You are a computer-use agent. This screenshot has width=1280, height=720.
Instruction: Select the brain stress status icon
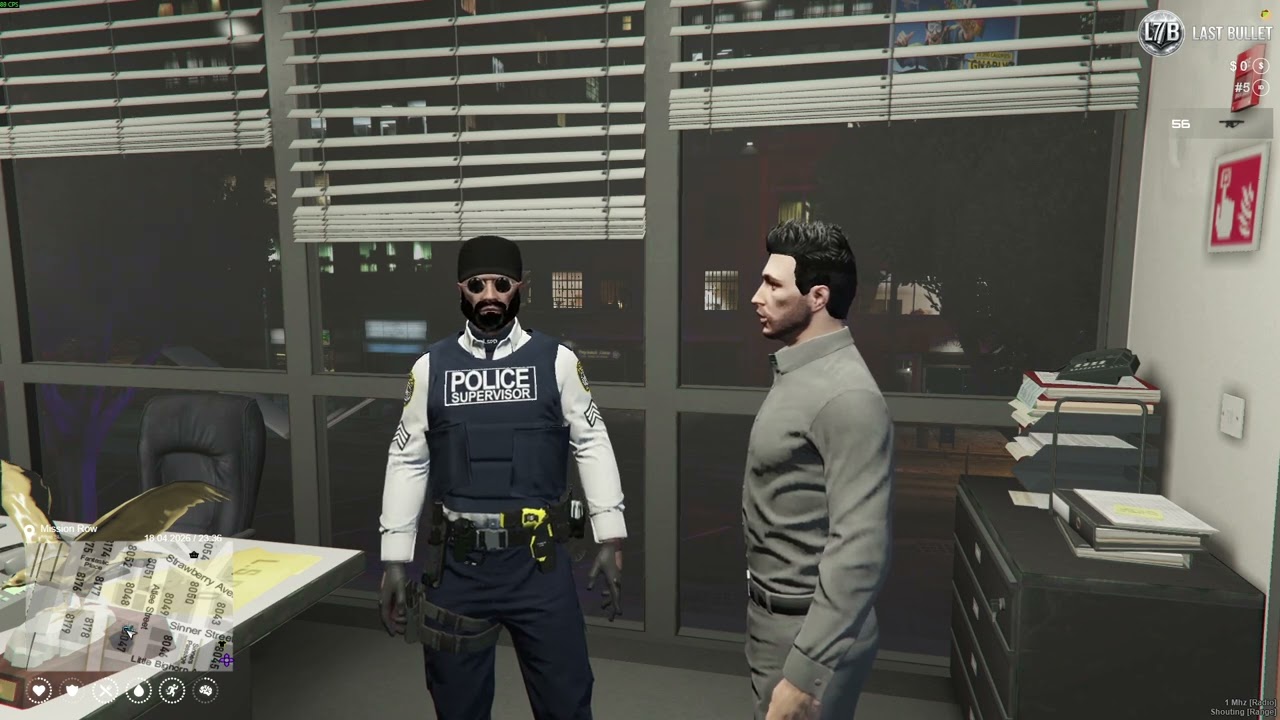point(206,690)
